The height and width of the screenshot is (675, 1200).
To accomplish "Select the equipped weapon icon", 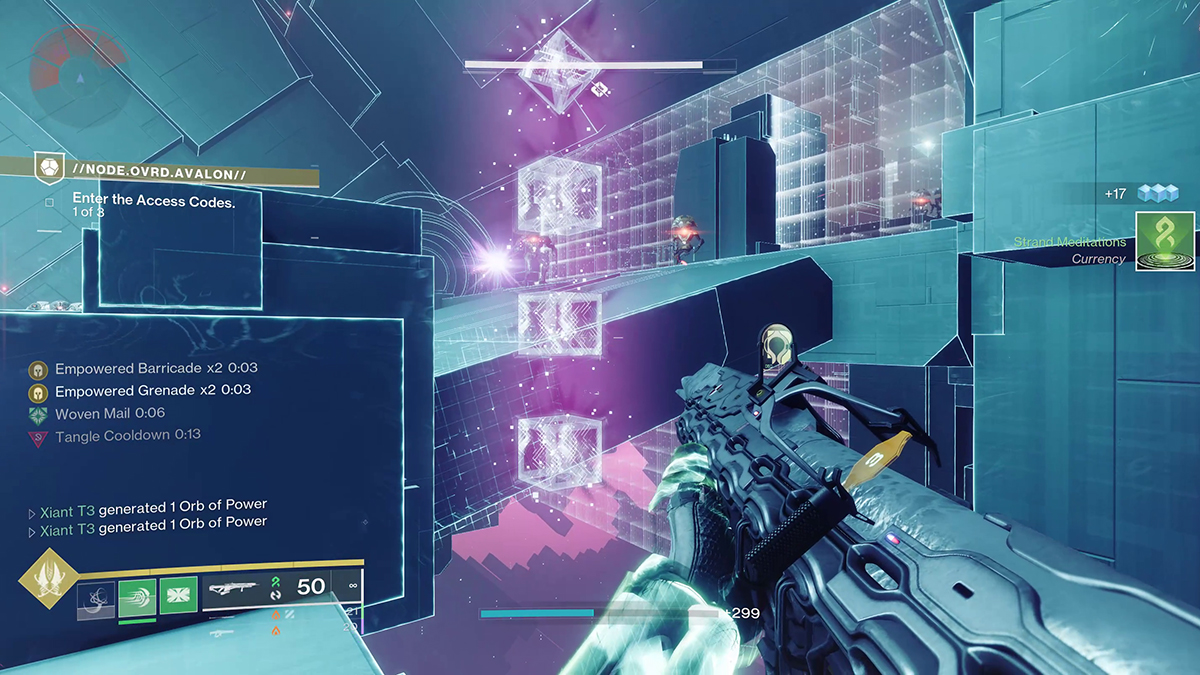I will [x=234, y=591].
